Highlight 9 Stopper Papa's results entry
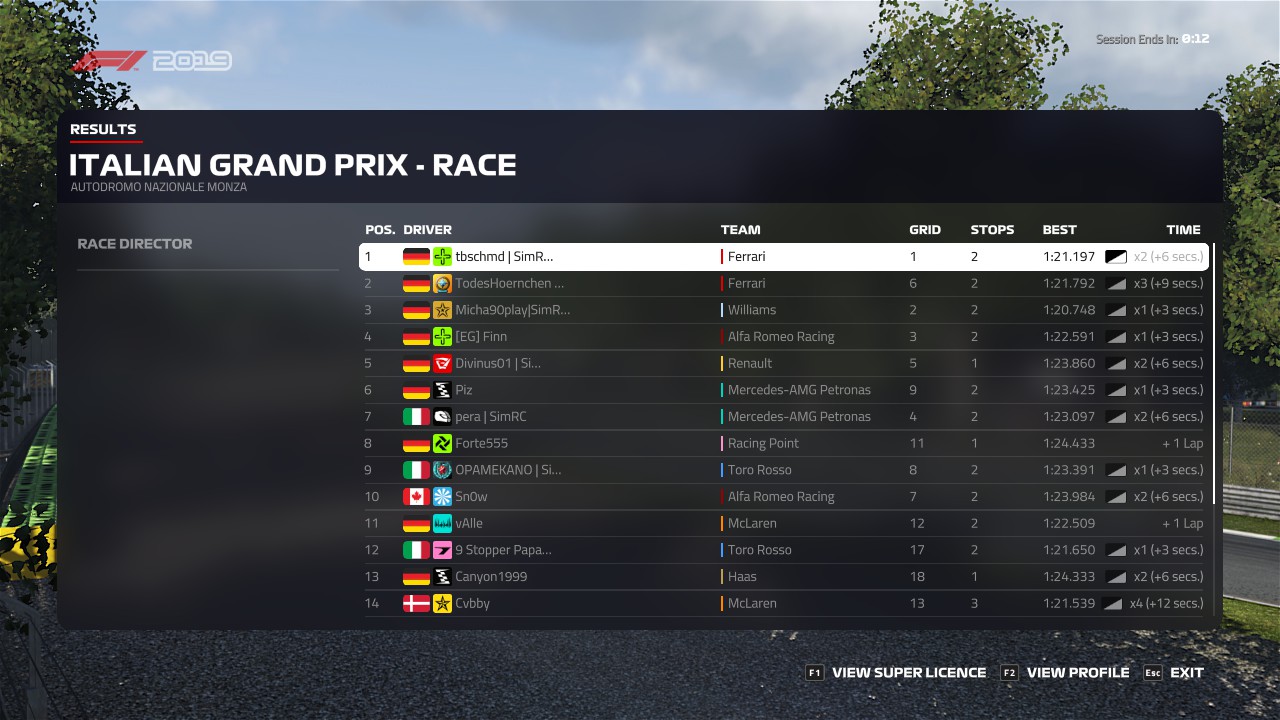This screenshot has height=720, width=1280. point(783,550)
